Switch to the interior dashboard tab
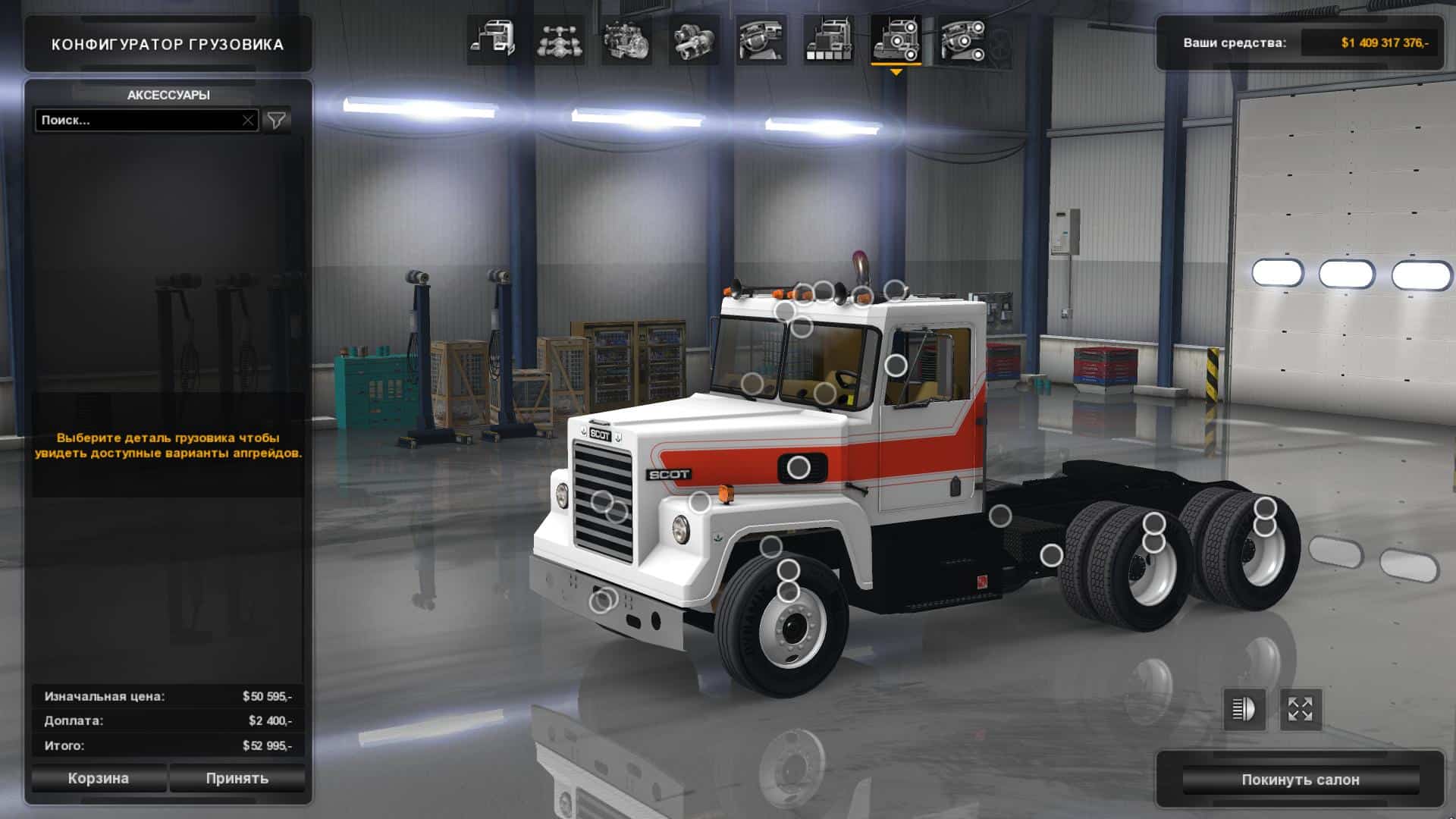The width and height of the screenshot is (1456, 819). tap(761, 40)
